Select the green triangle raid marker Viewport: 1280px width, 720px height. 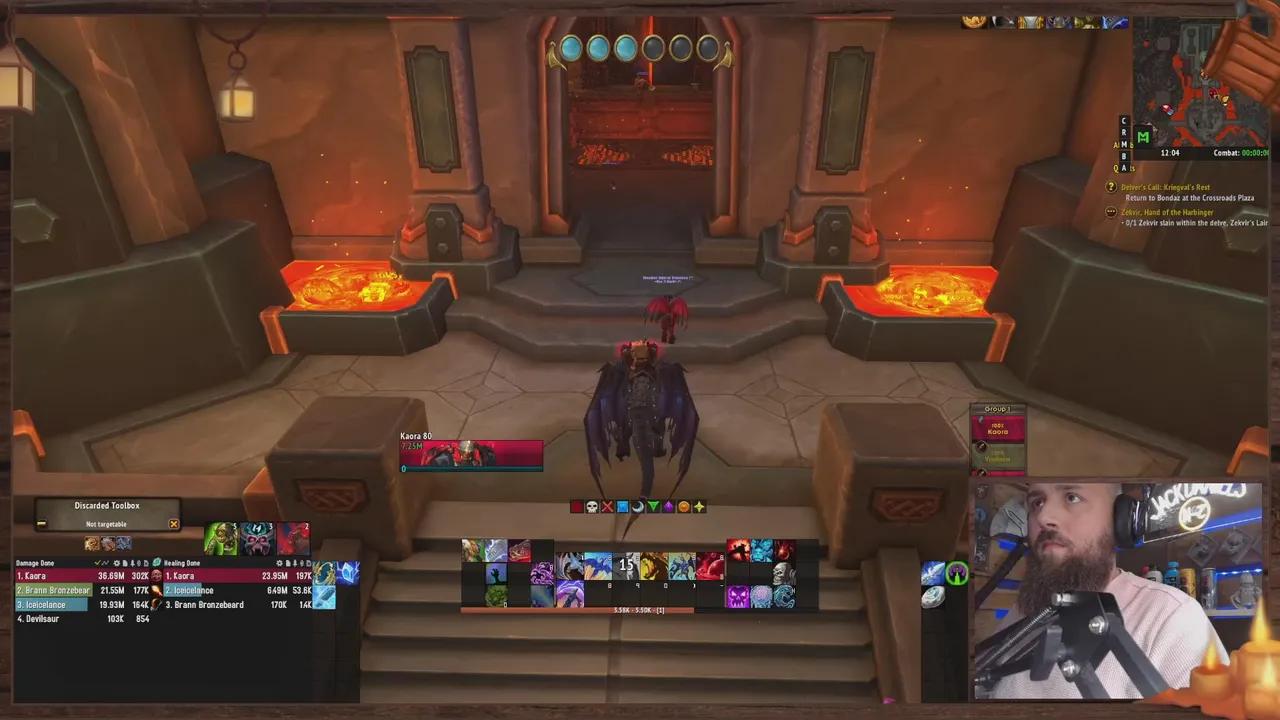point(654,507)
